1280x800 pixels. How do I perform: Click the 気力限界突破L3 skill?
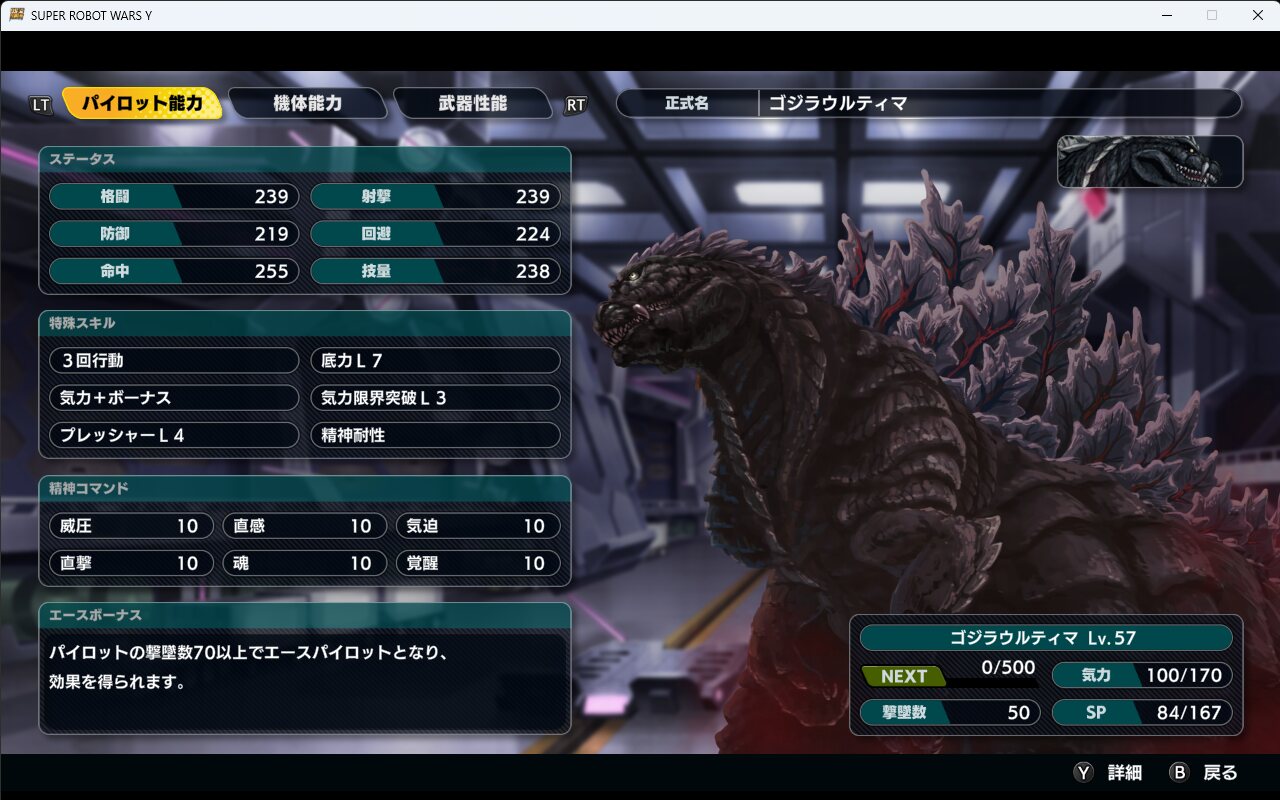(x=435, y=398)
